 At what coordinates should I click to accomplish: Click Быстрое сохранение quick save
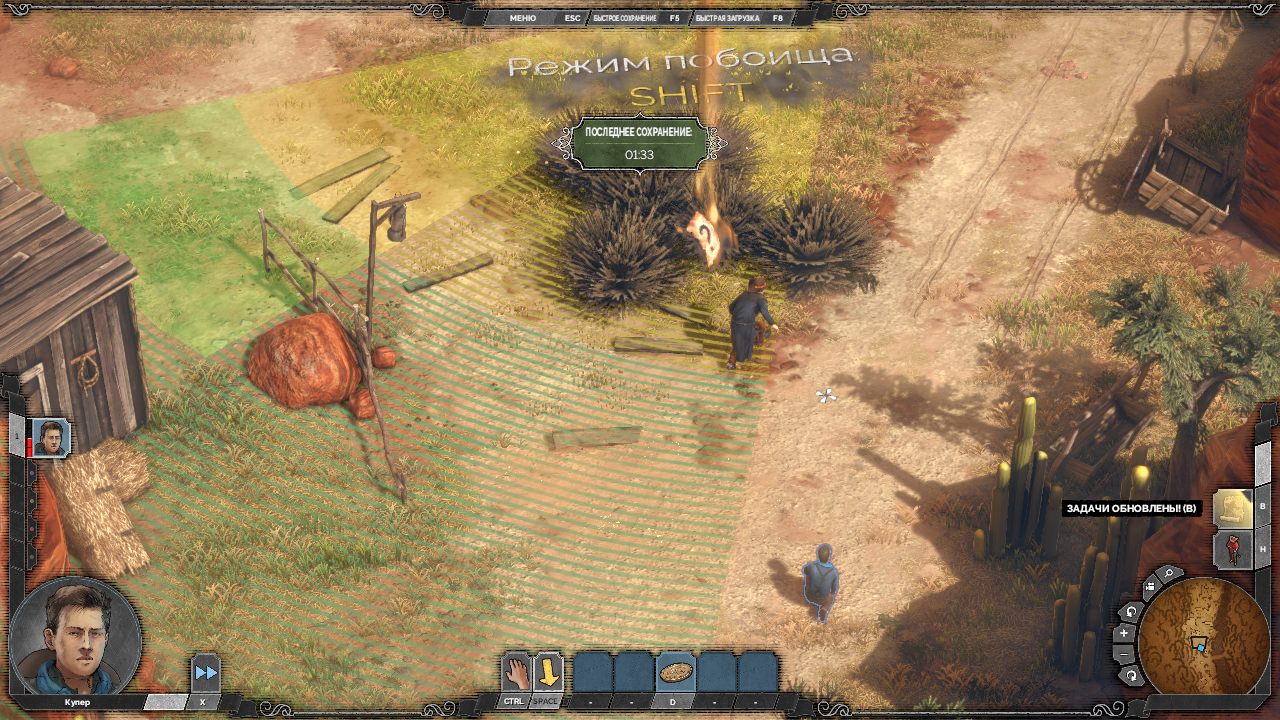[x=624, y=18]
